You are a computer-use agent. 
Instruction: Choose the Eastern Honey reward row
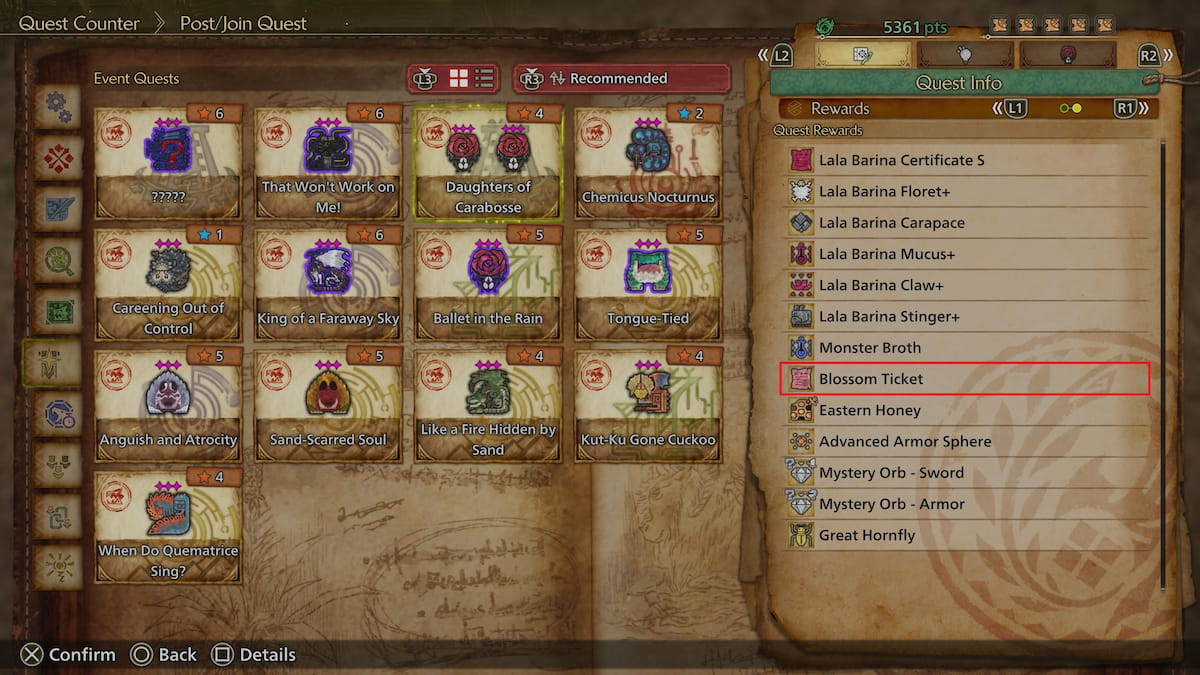click(x=965, y=410)
